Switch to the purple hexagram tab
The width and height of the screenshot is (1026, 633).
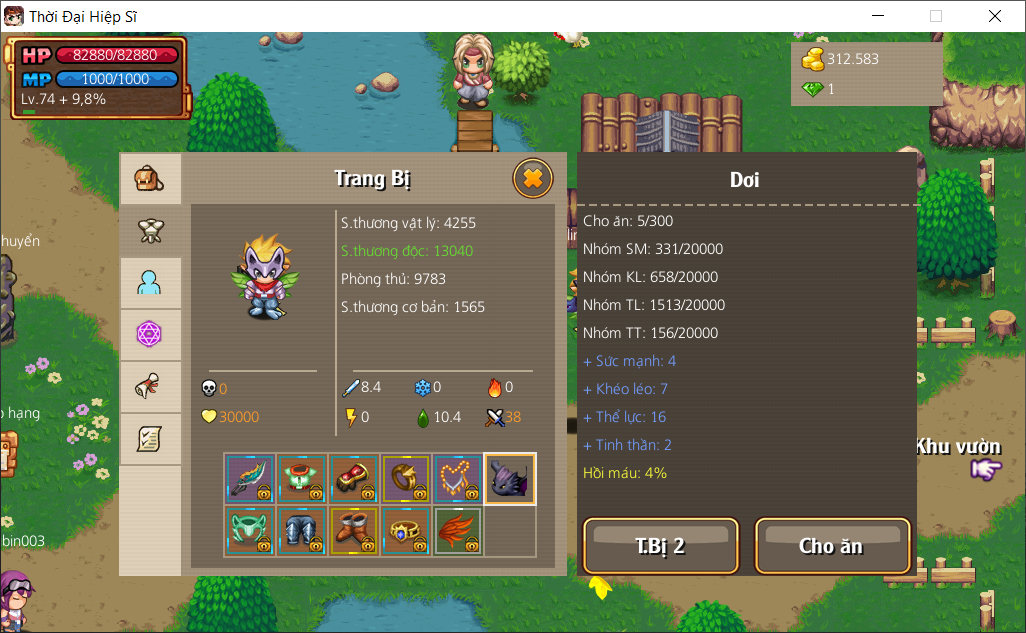(150, 335)
